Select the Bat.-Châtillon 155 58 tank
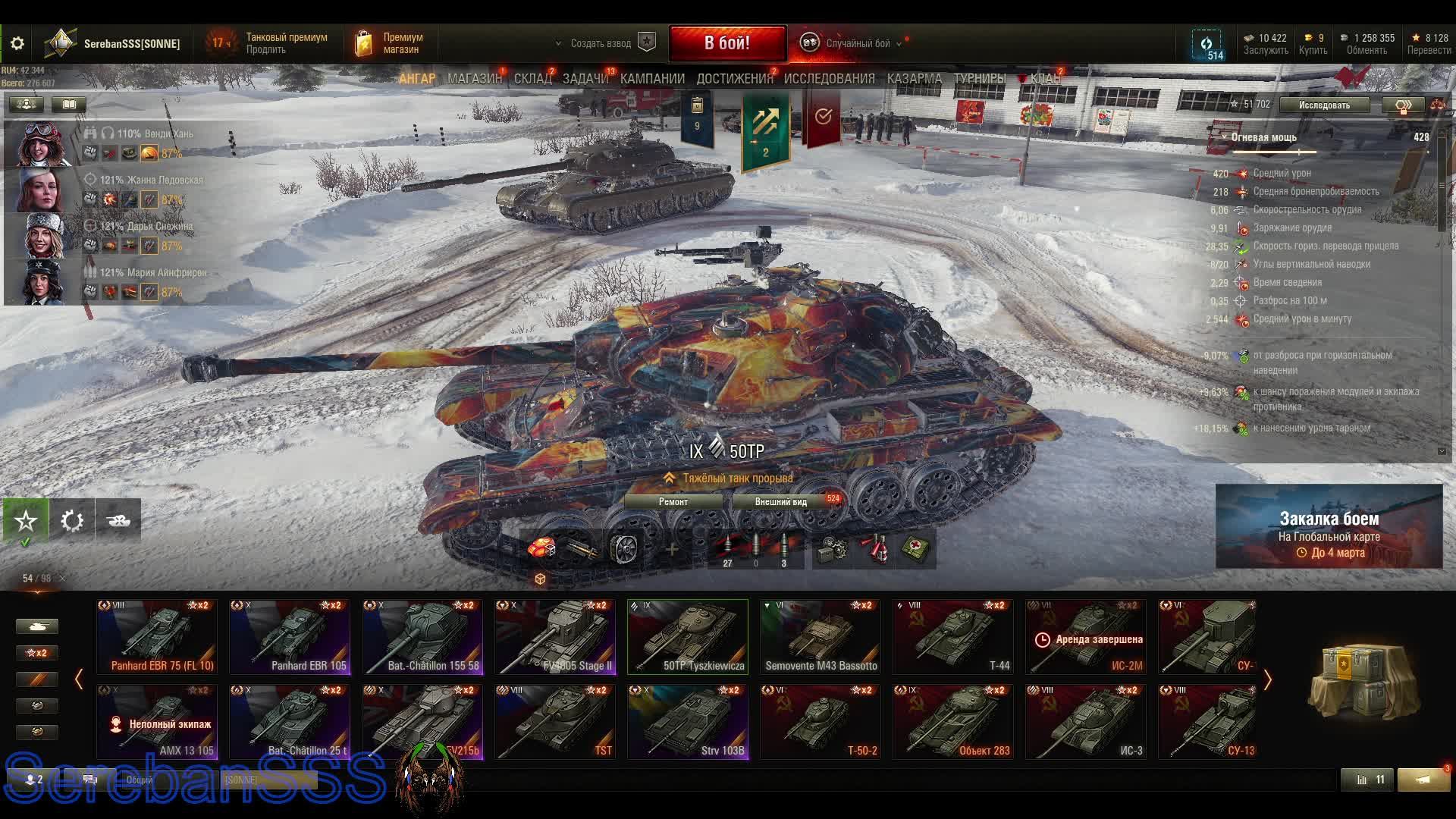This screenshot has height=819, width=1456. (422, 636)
